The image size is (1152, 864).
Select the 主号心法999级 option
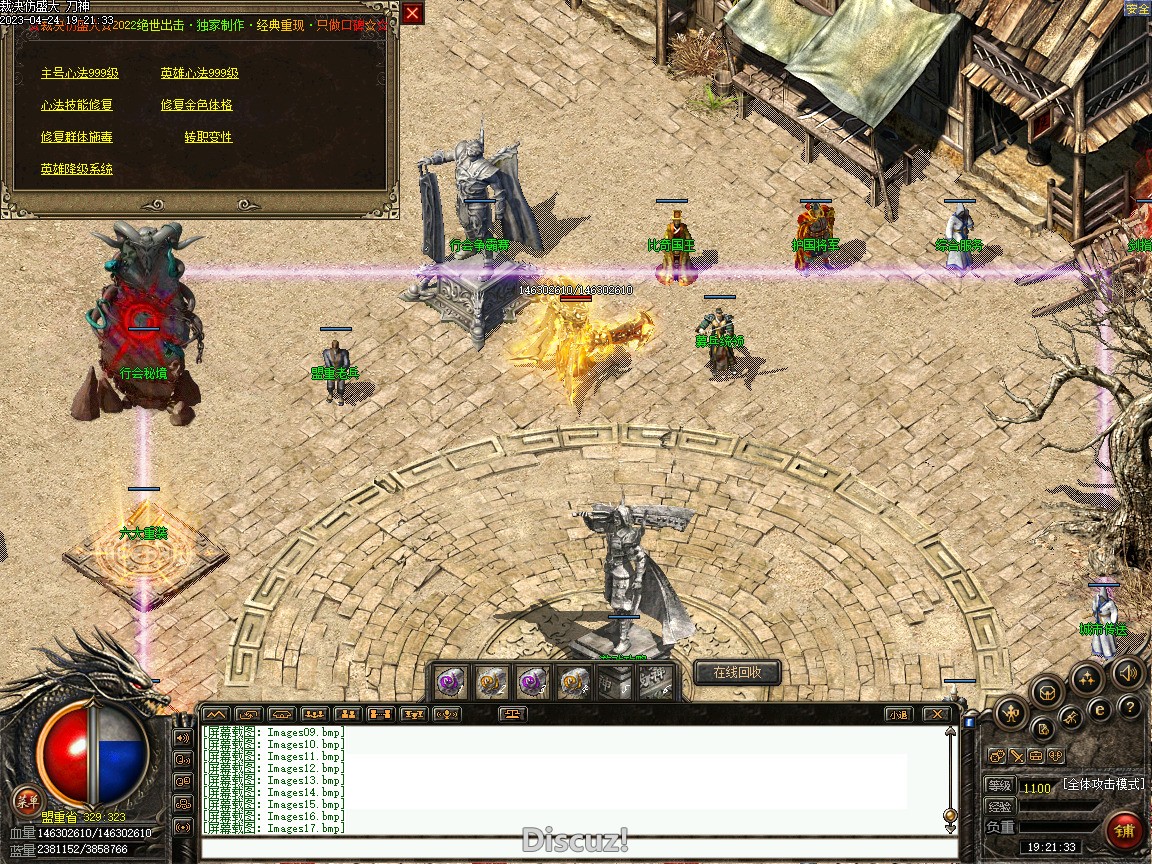(80, 73)
